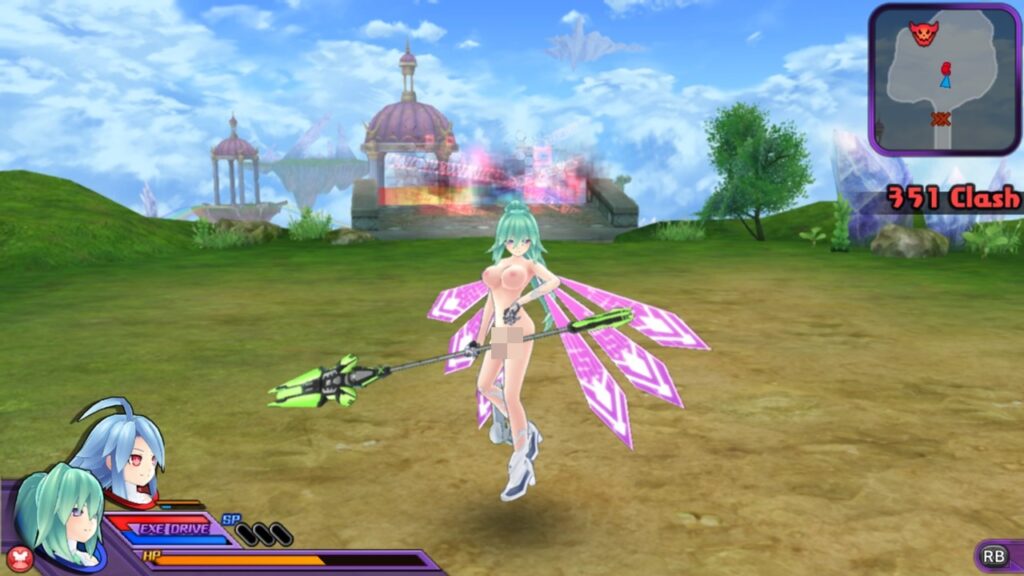
Task: Click the red demon marker on minimap
Action: pyautogui.click(x=923, y=32)
